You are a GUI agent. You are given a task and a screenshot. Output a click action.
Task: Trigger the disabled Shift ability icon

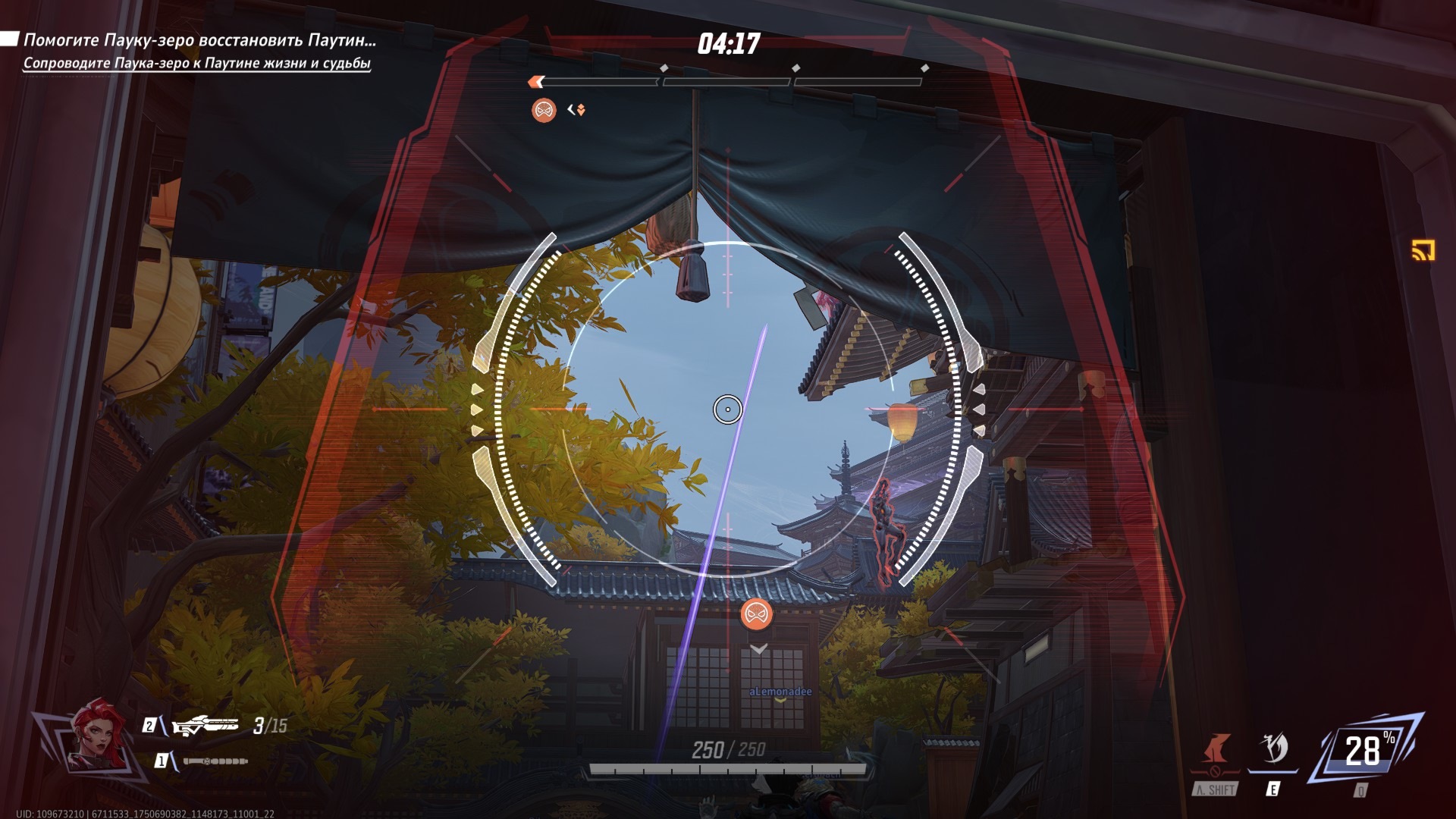tap(1216, 751)
